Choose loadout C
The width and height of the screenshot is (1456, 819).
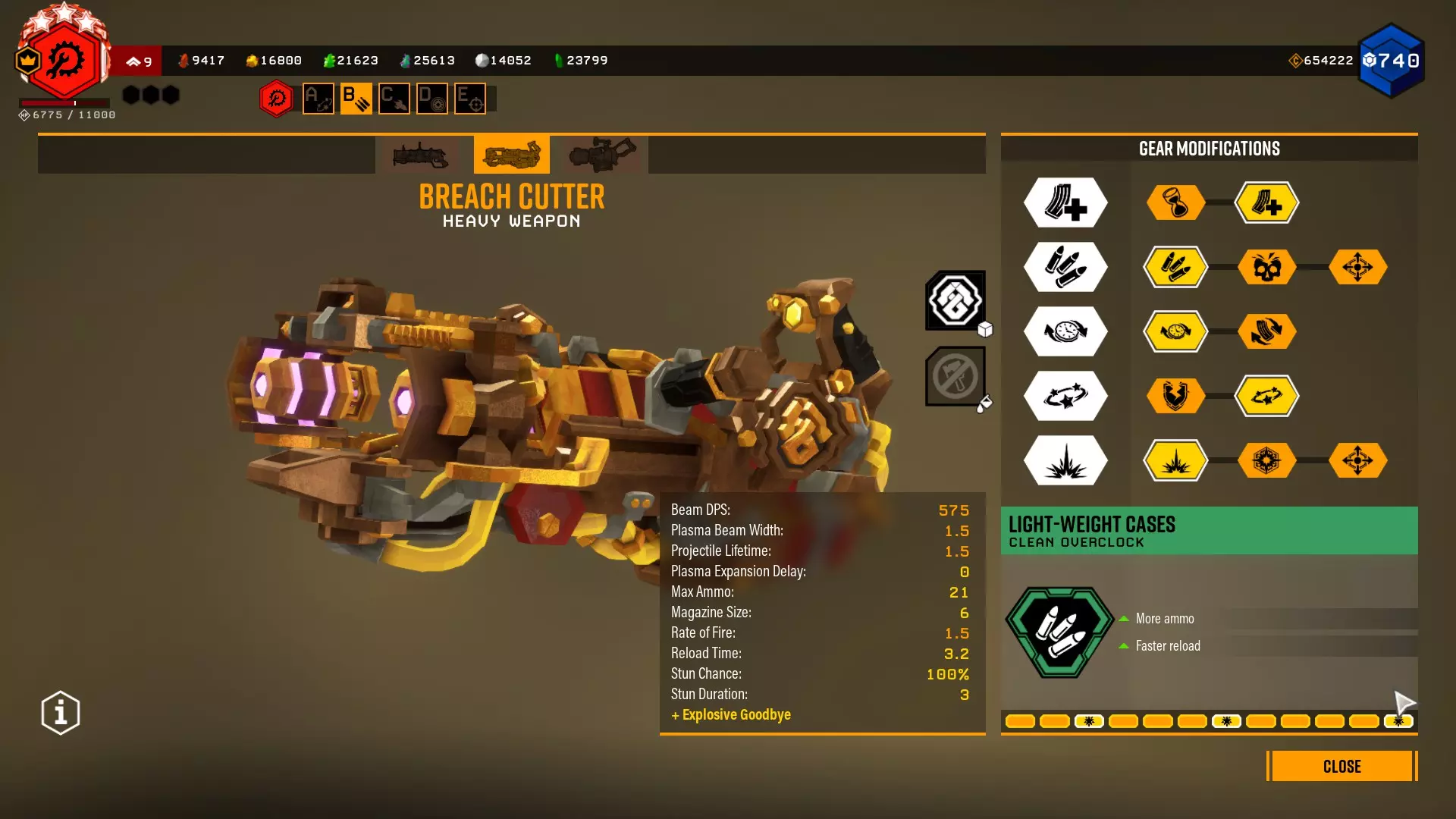click(394, 99)
